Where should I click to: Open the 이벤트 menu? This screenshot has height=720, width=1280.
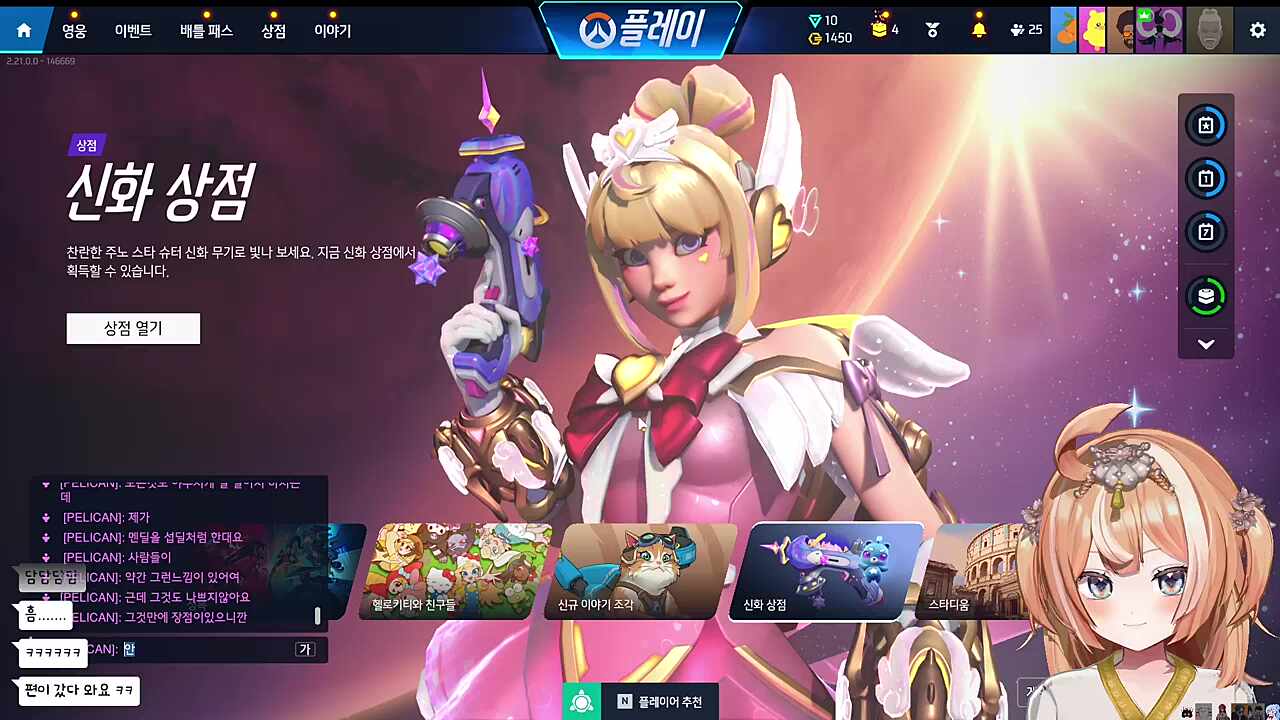click(131, 30)
